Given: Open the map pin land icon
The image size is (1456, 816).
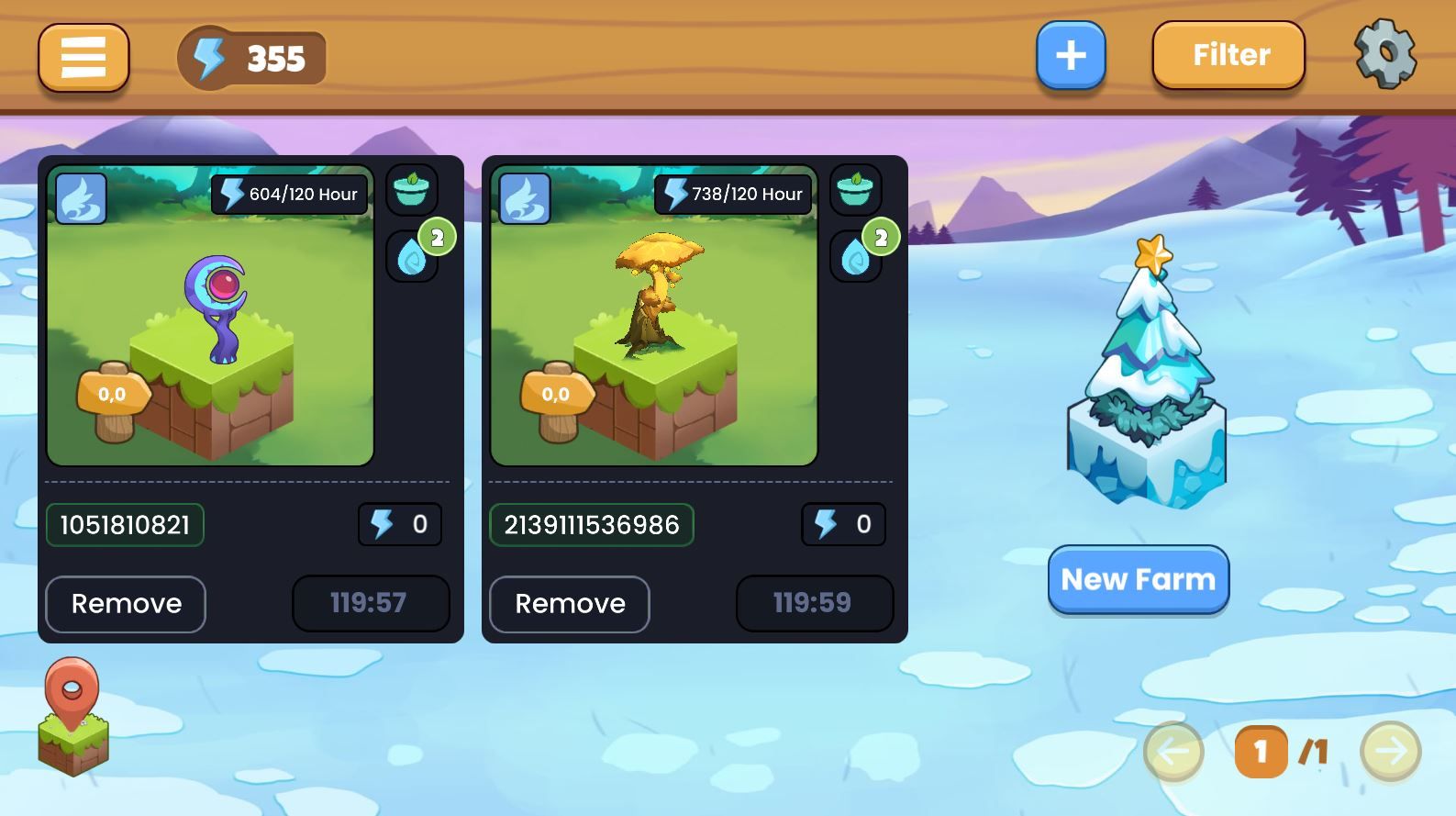Looking at the screenshot, I should 72,716.
